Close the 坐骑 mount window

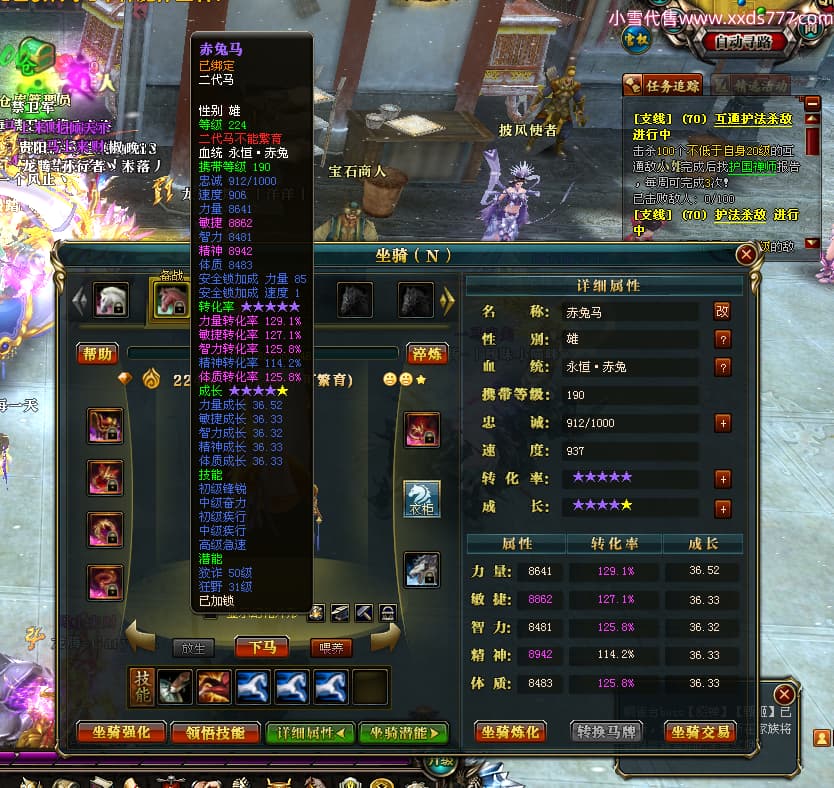point(746,255)
